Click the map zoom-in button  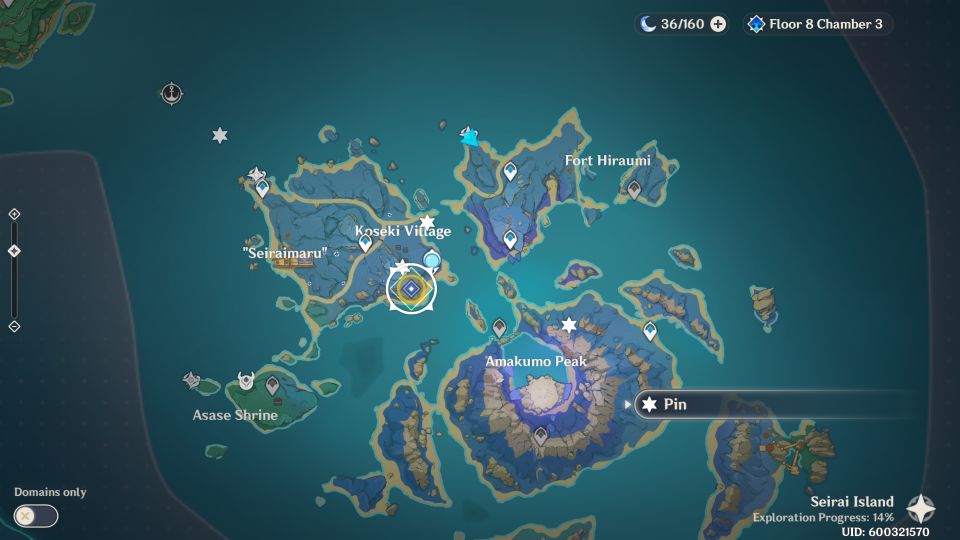[14, 214]
